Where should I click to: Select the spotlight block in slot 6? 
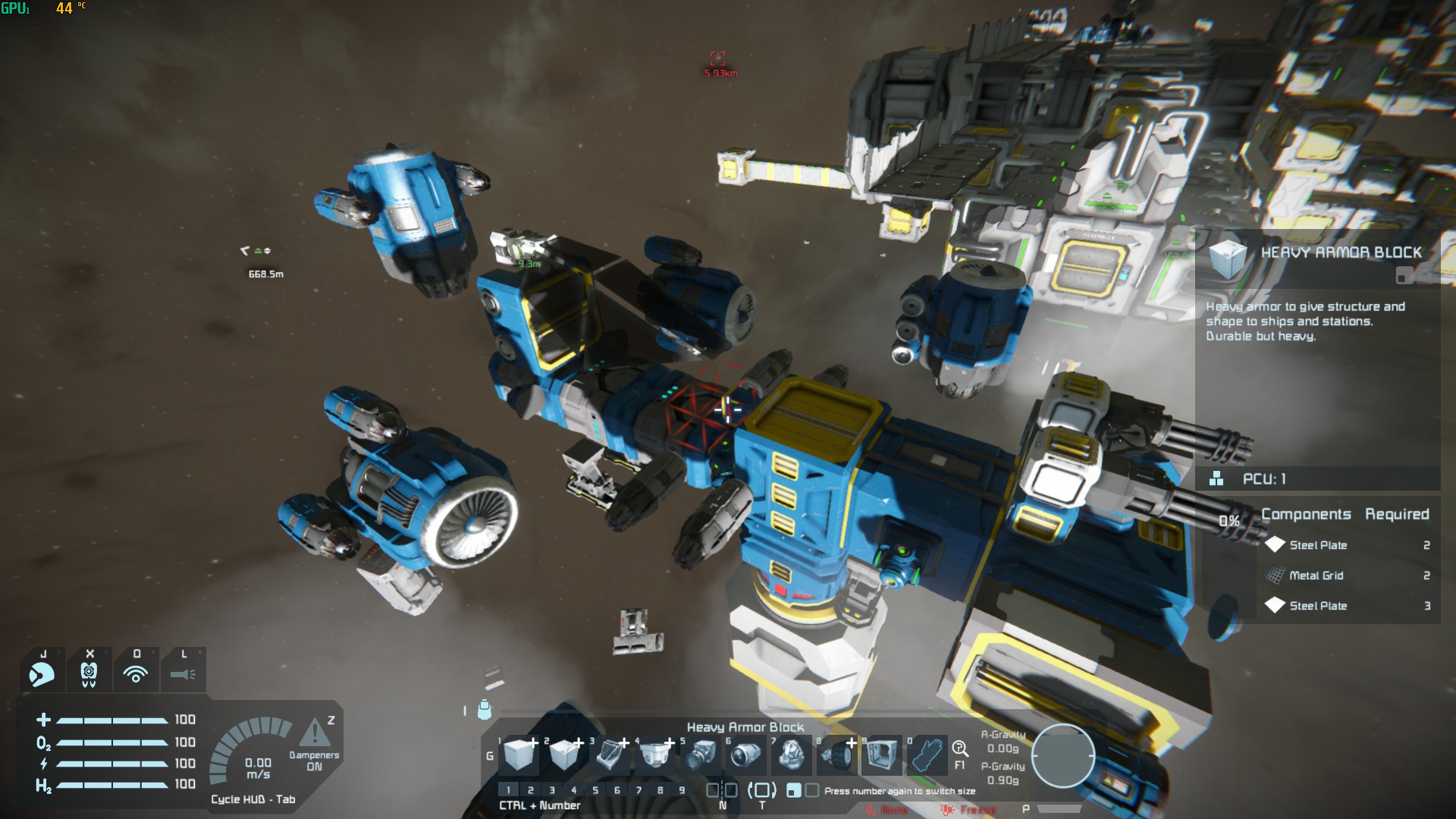coord(745,755)
